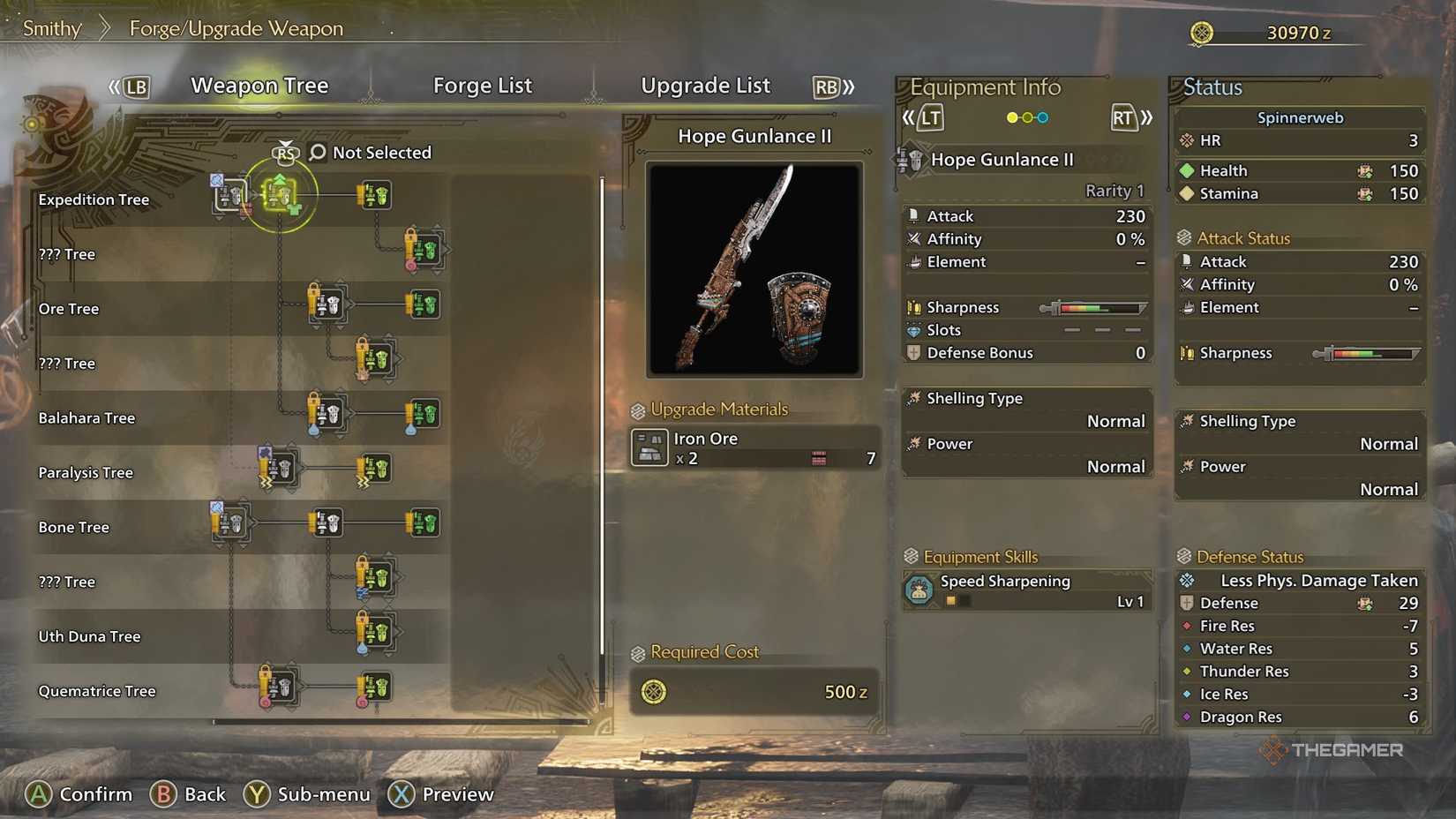The image size is (1456, 819).
Task: Select the Iron Ore material icon
Action: point(650,447)
